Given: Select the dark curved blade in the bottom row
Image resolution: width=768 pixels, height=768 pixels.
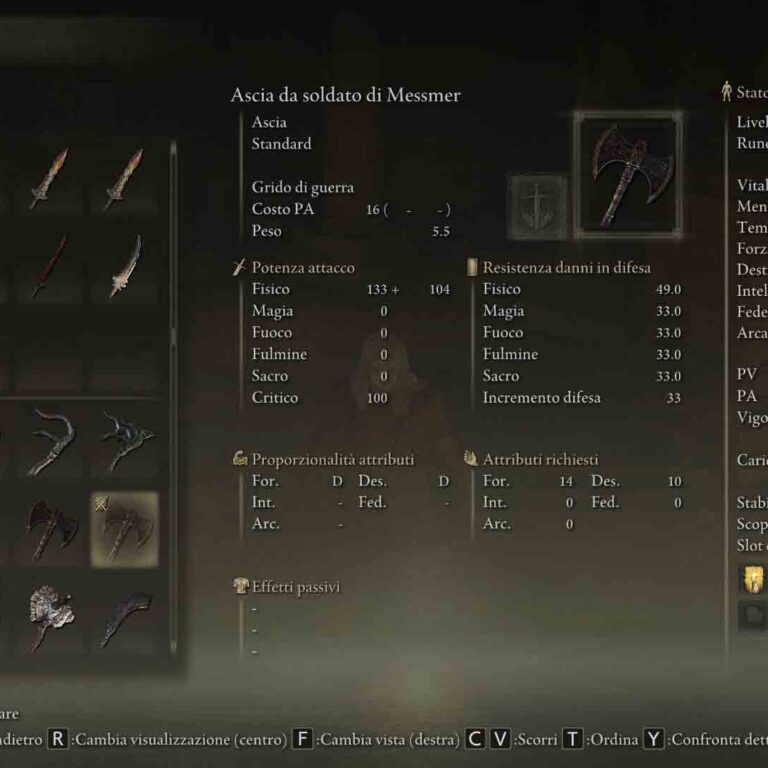Looking at the screenshot, I should [x=124, y=616].
